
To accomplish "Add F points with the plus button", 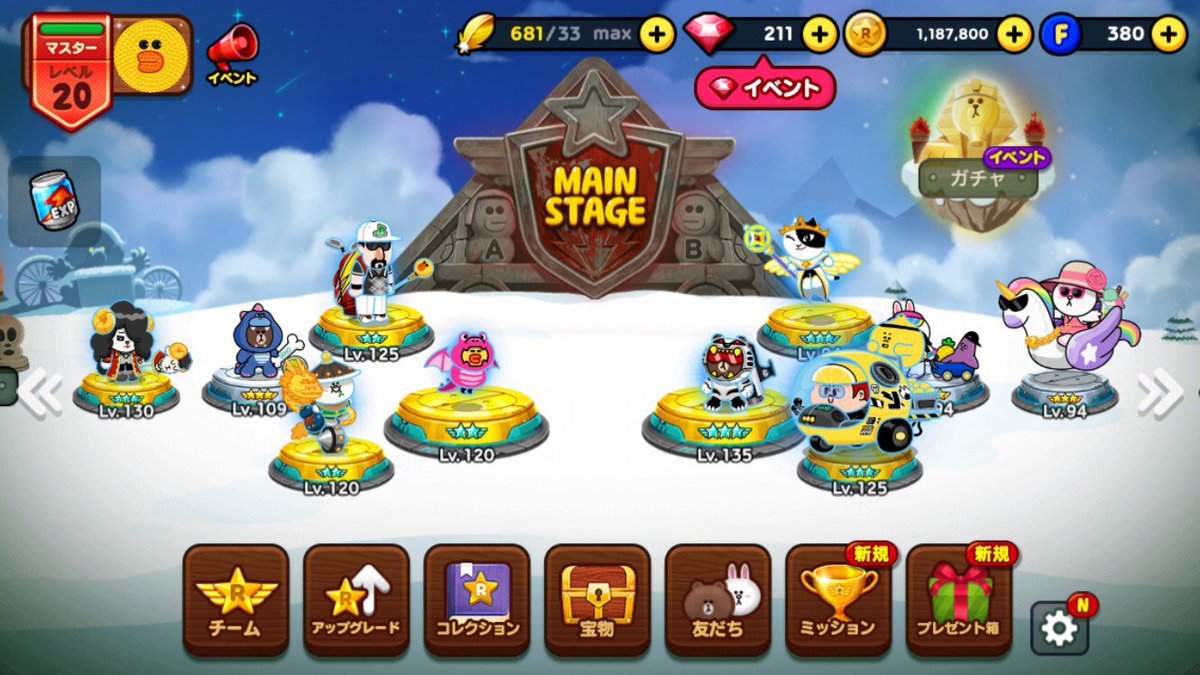I will coord(1168,34).
